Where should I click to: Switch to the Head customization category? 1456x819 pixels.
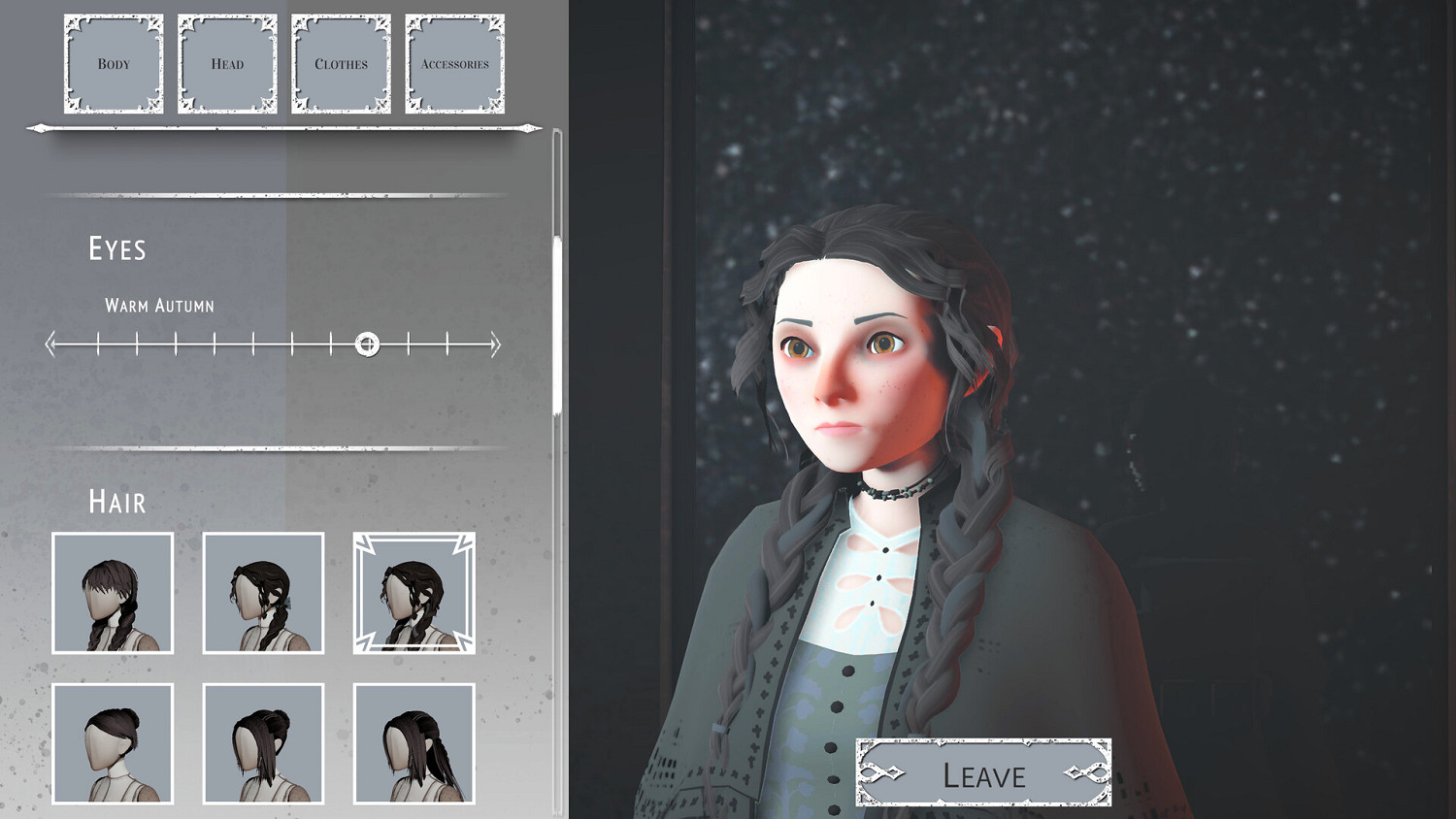tap(227, 62)
